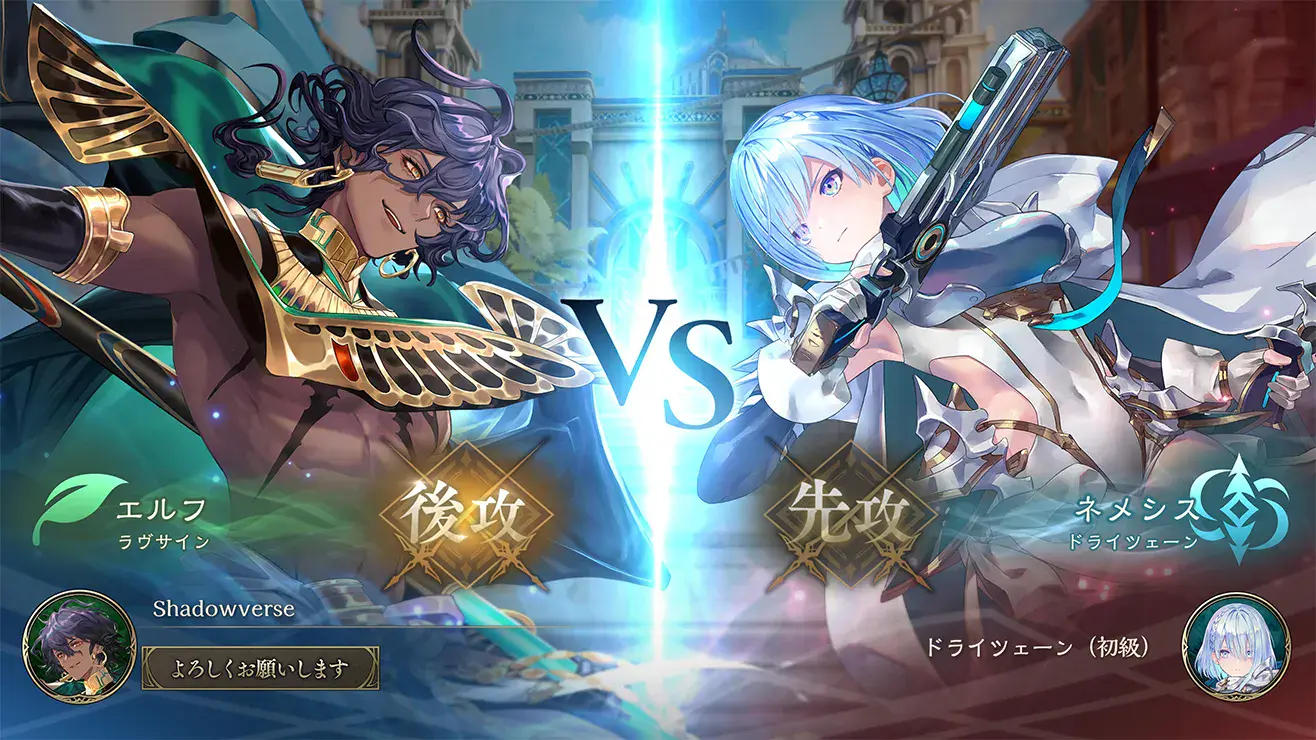Select the 後攻 (second turn) emblem

[464, 512]
